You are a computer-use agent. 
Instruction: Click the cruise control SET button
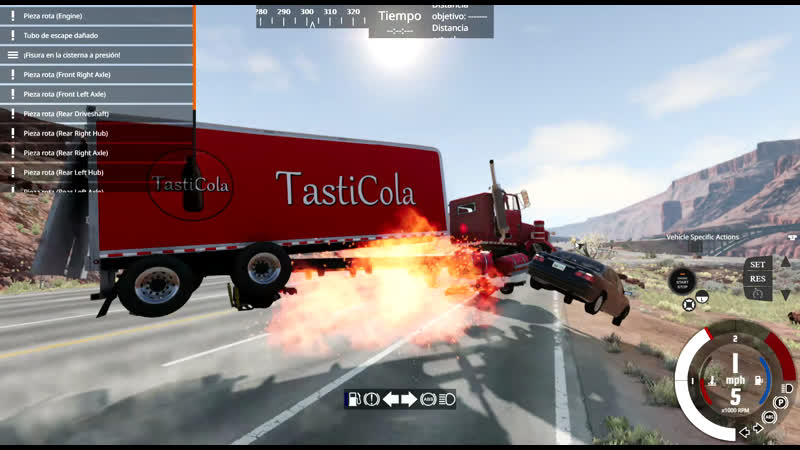[x=757, y=265]
